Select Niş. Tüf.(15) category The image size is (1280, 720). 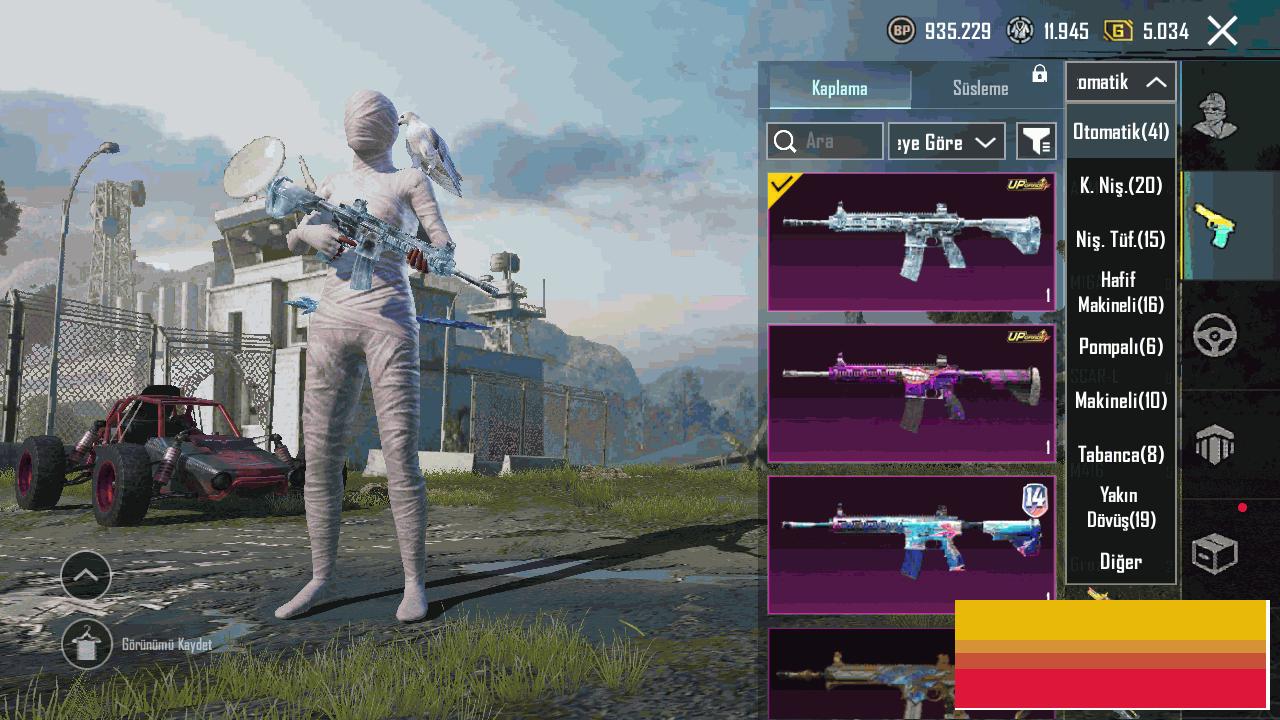[x=1121, y=239]
